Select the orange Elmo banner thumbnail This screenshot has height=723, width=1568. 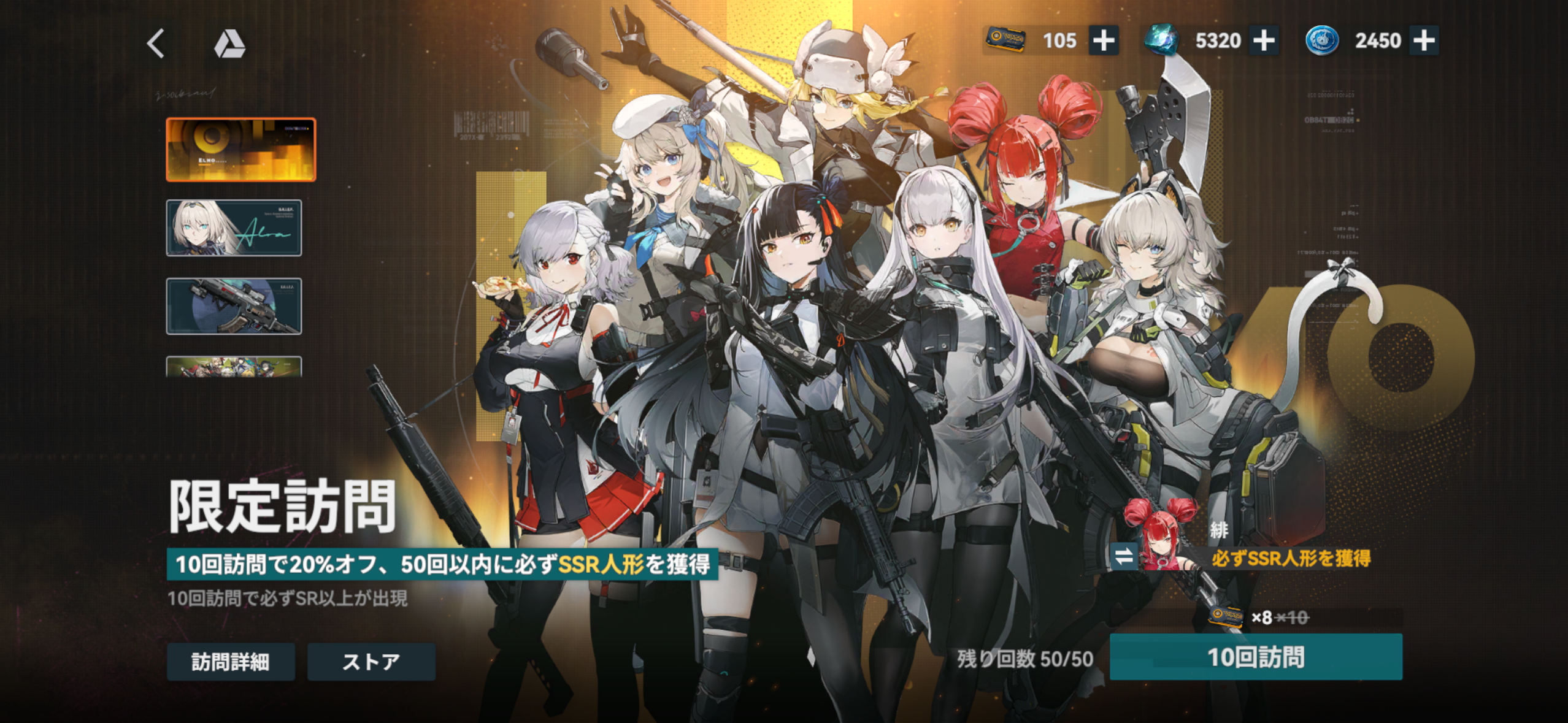pyautogui.click(x=241, y=150)
